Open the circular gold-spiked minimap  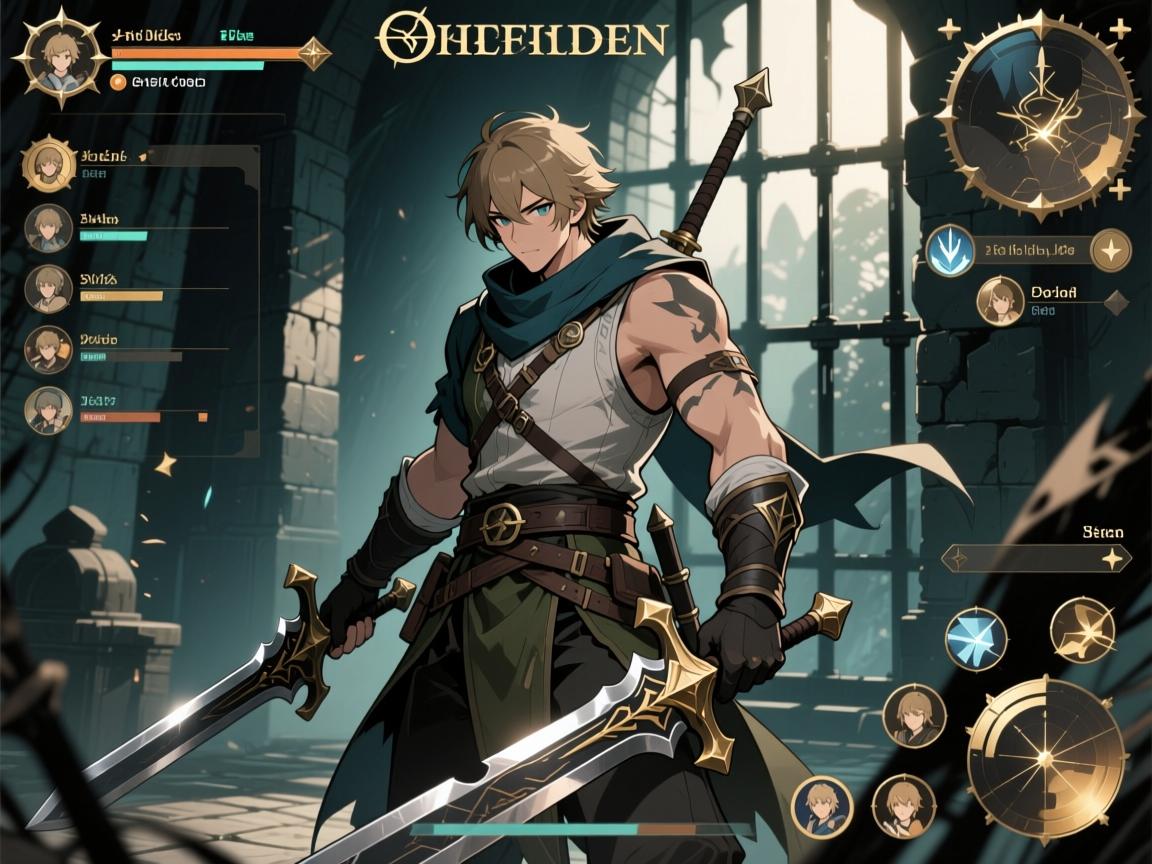tap(1042, 115)
